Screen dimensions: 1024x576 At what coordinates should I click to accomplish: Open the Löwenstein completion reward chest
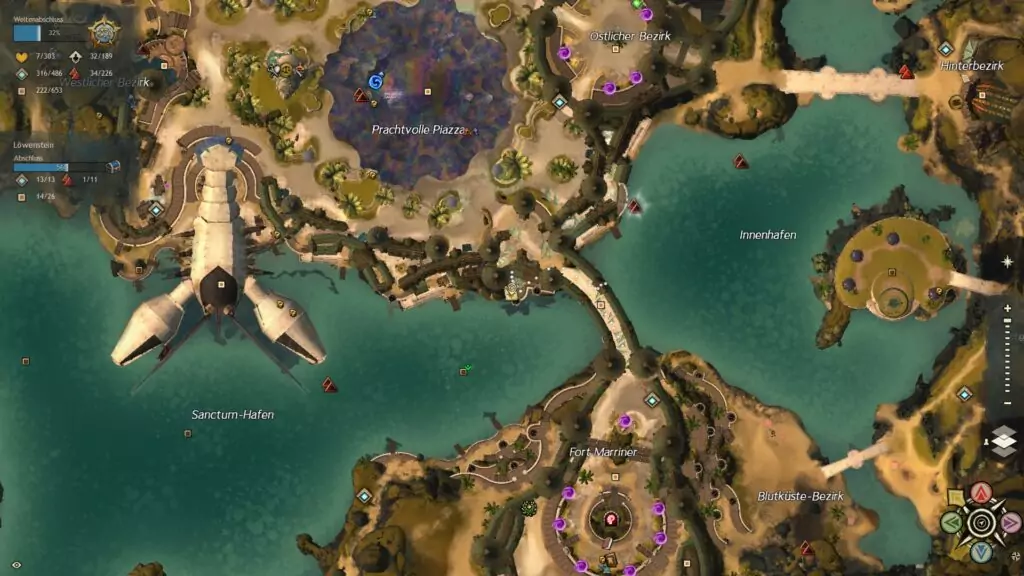113,167
